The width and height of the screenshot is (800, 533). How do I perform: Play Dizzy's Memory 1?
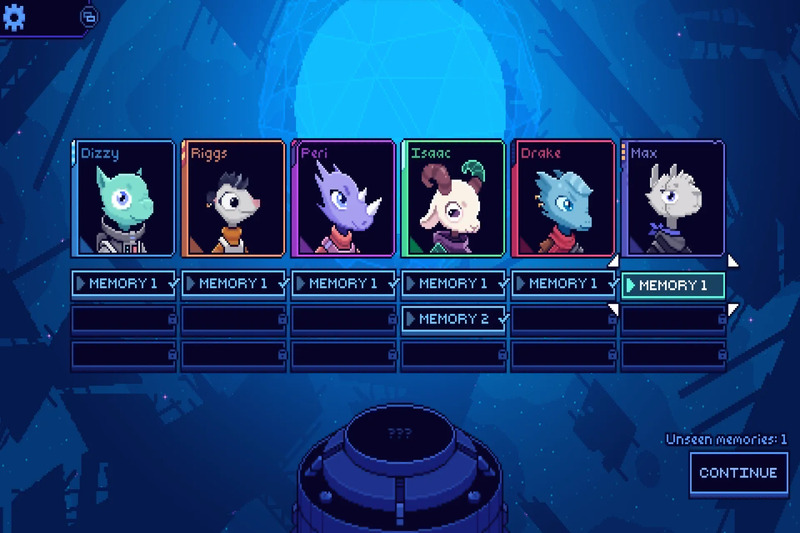pos(124,284)
